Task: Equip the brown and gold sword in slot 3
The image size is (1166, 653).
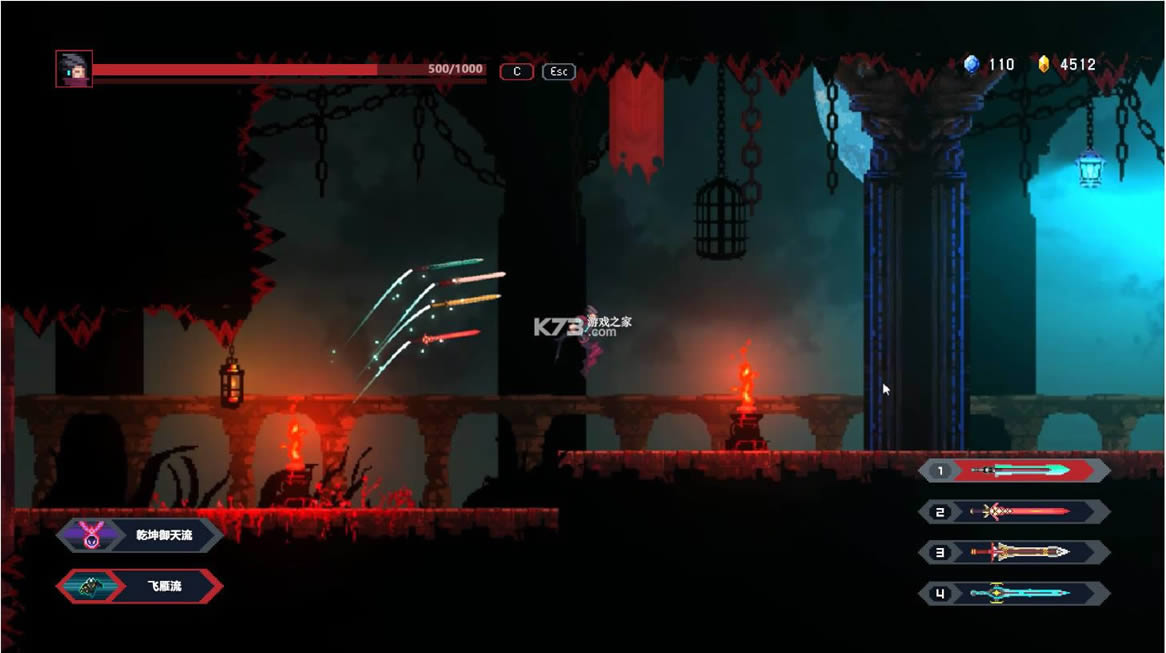Action: (1015, 552)
